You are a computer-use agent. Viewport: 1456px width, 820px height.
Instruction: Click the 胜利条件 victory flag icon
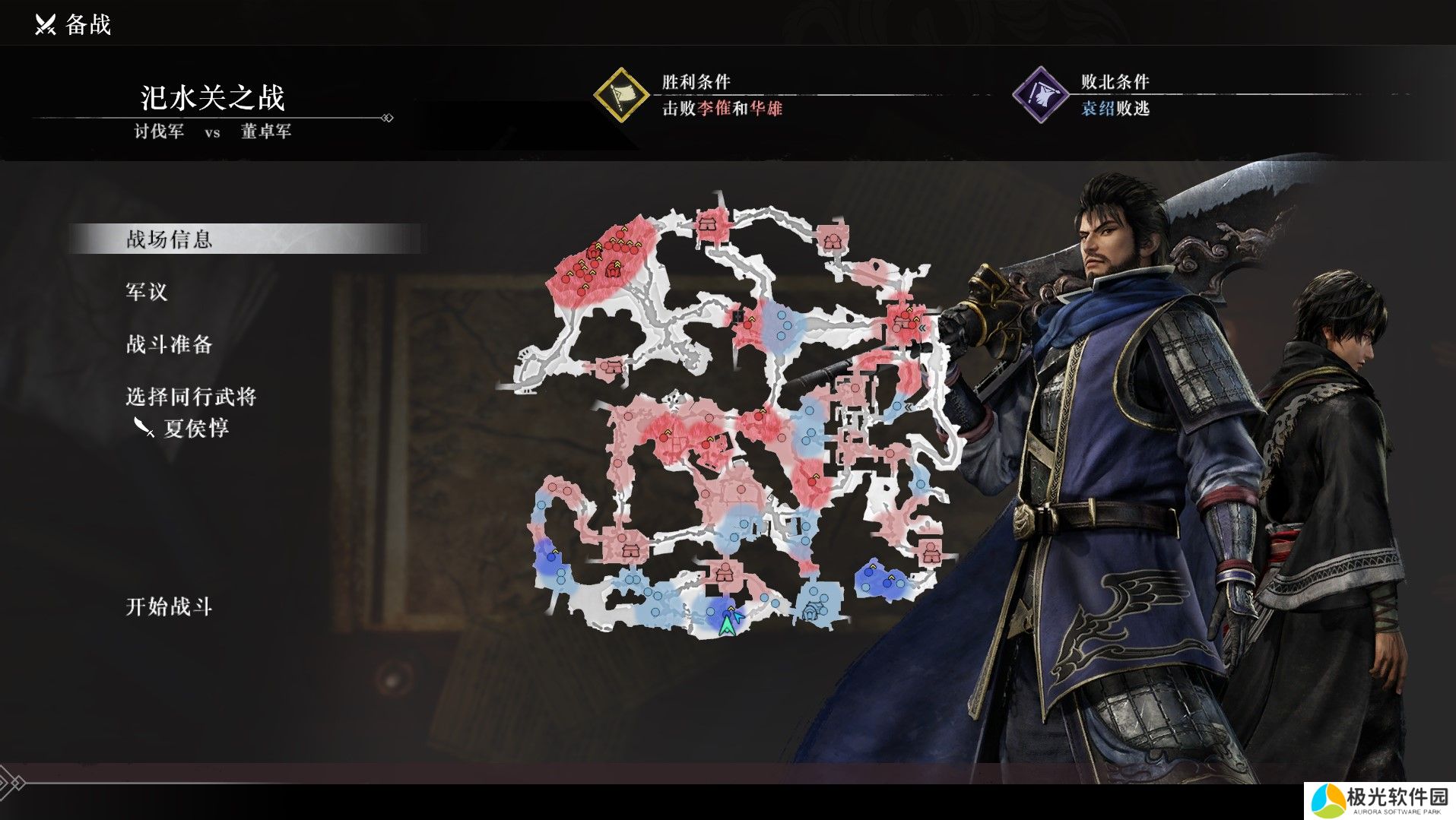[x=620, y=95]
